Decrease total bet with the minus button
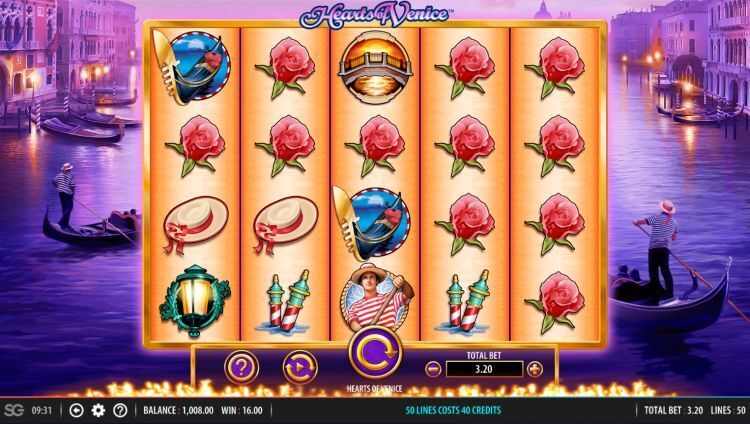Image resolution: width=750 pixels, height=424 pixels. [x=433, y=369]
